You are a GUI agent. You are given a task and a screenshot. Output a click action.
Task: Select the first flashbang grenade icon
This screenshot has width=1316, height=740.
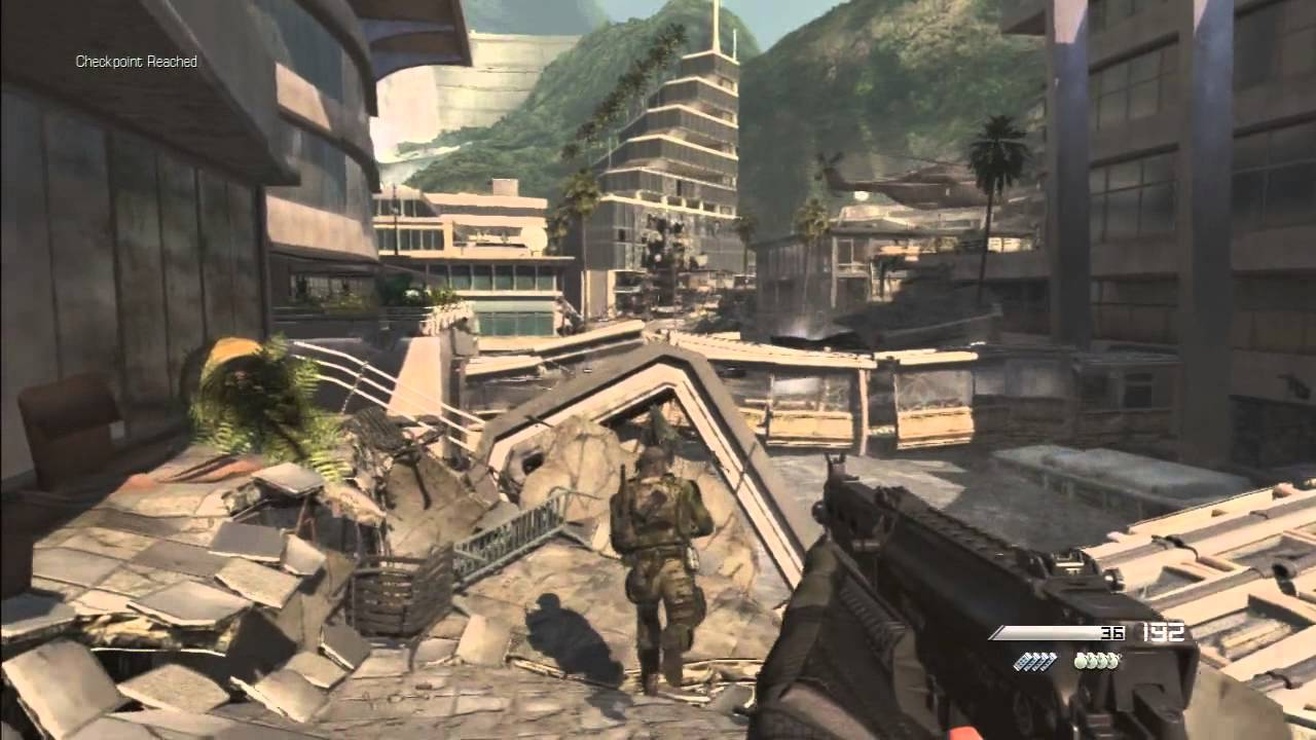click(1022, 660)
